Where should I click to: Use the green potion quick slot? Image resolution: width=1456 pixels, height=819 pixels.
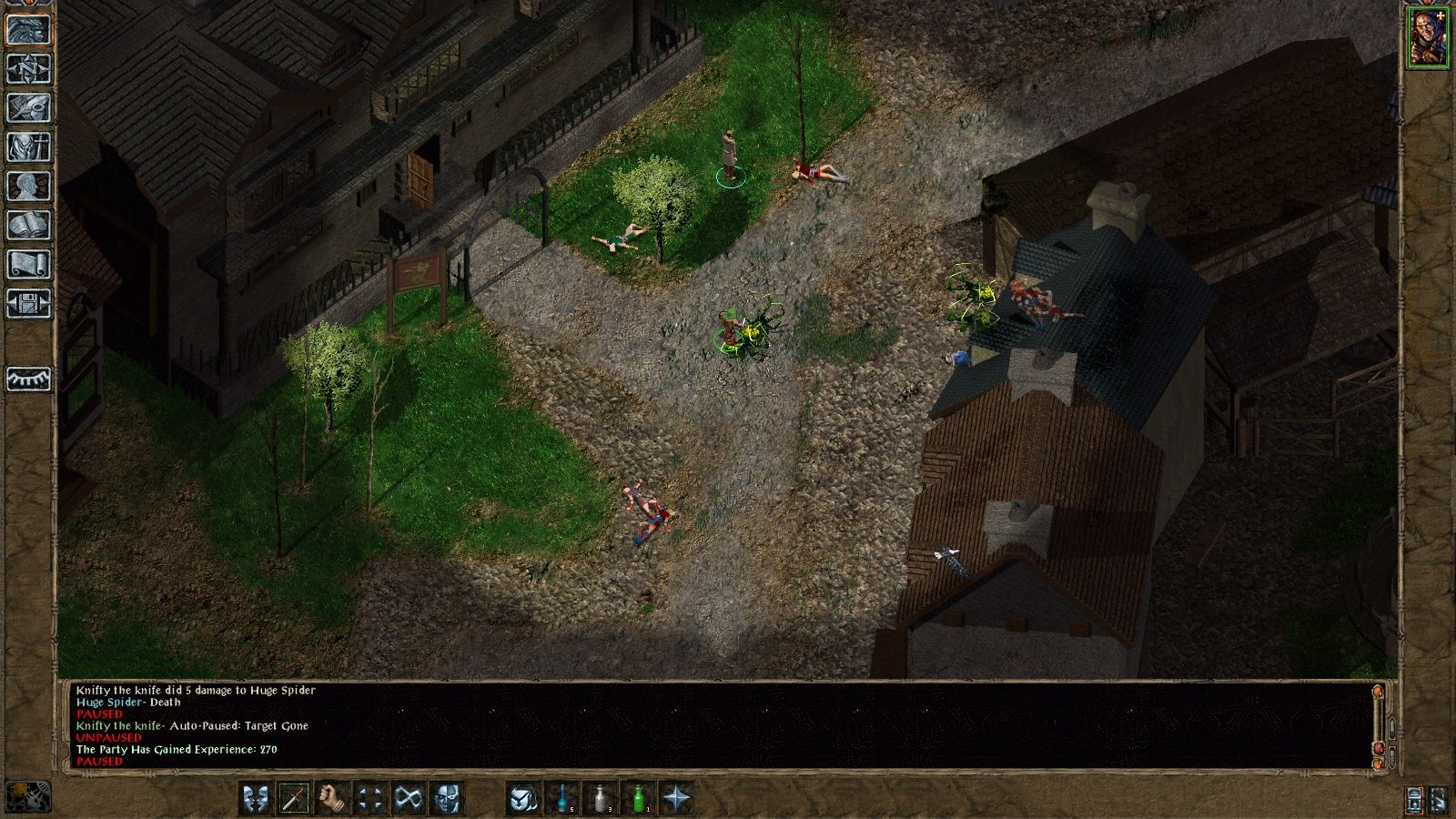[638, 798]
